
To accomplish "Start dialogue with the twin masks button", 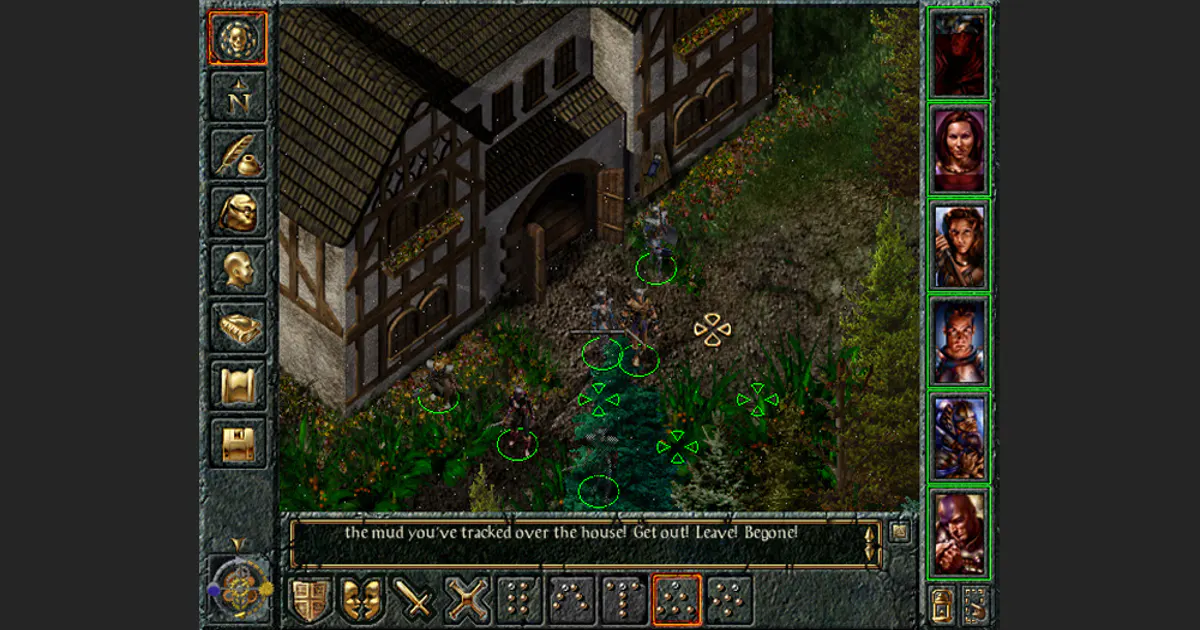I will (363, 600).
